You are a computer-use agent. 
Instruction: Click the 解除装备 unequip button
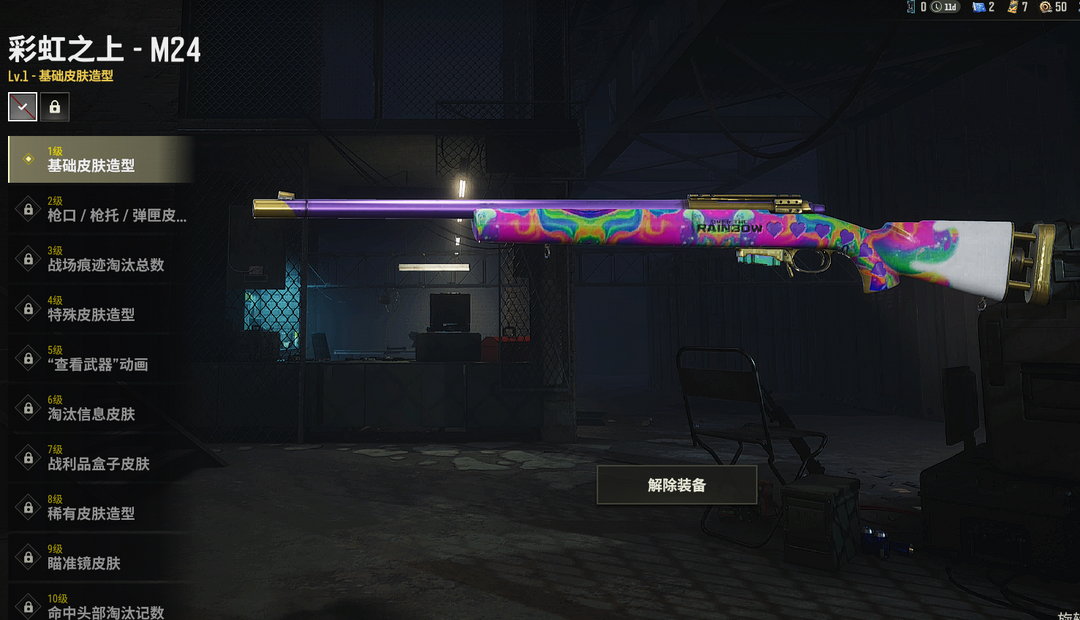[x=677, y=485]
